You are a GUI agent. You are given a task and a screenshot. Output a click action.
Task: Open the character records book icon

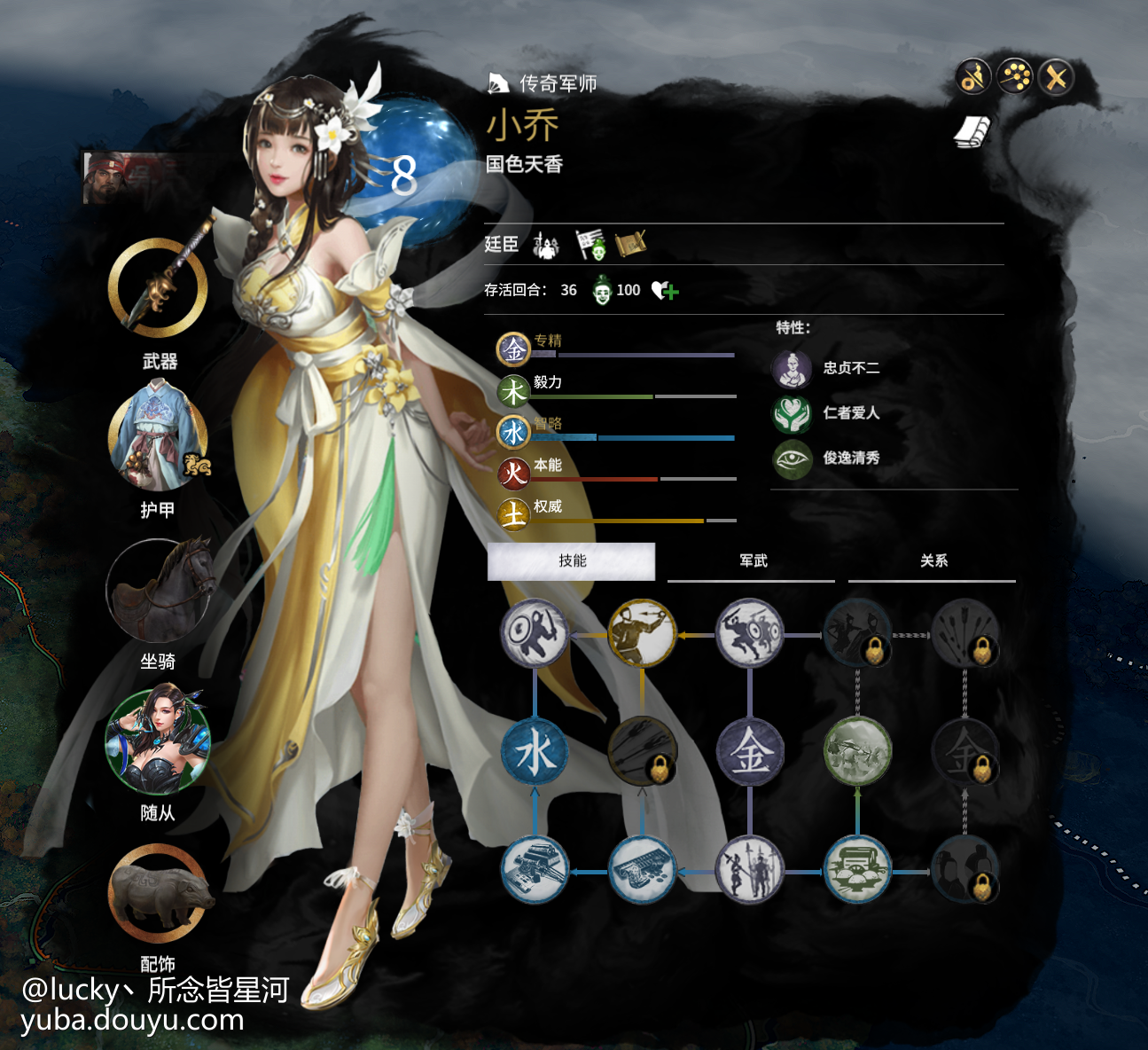972,133
